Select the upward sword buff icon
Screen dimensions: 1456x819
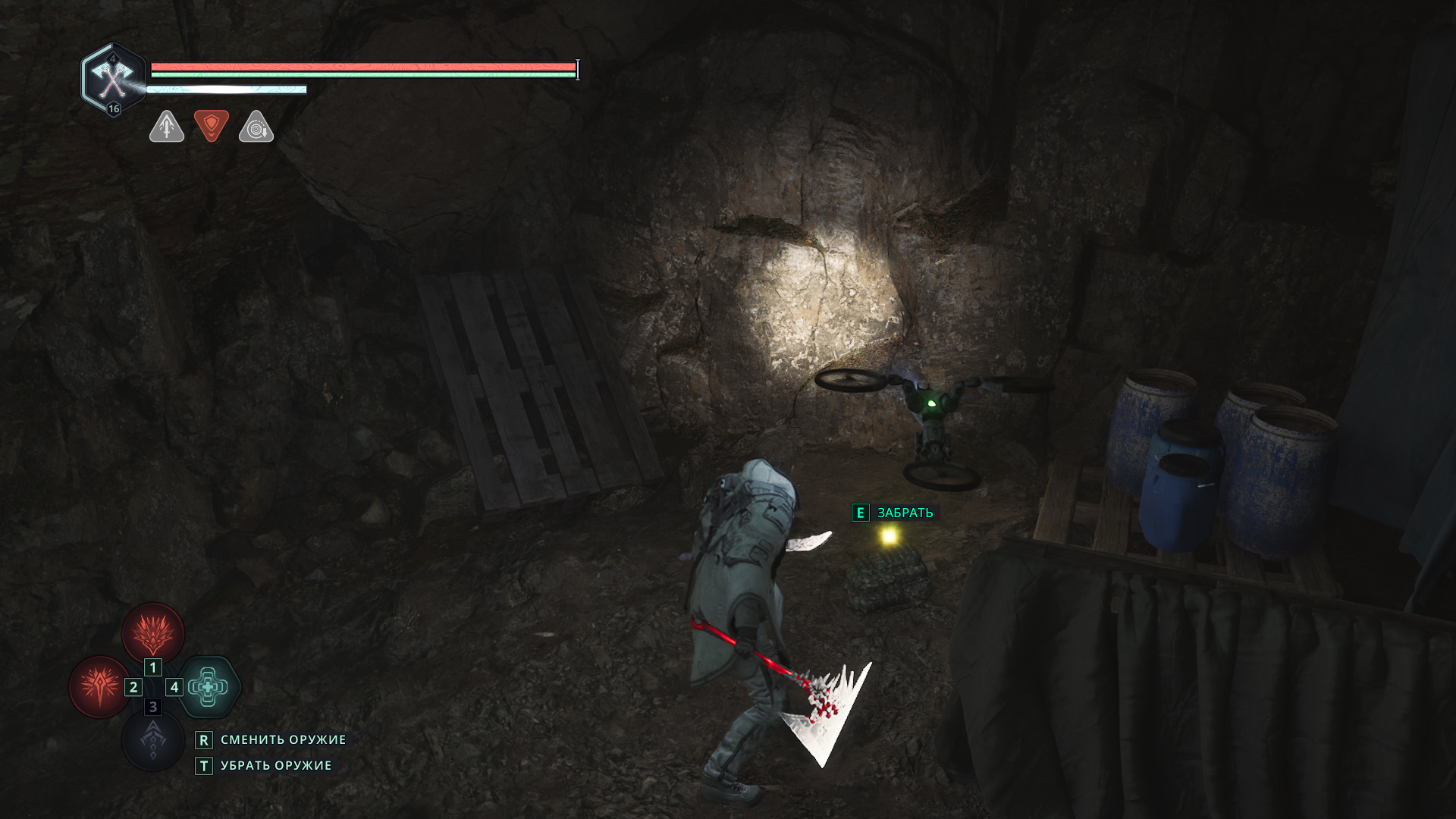coord(167,127)
